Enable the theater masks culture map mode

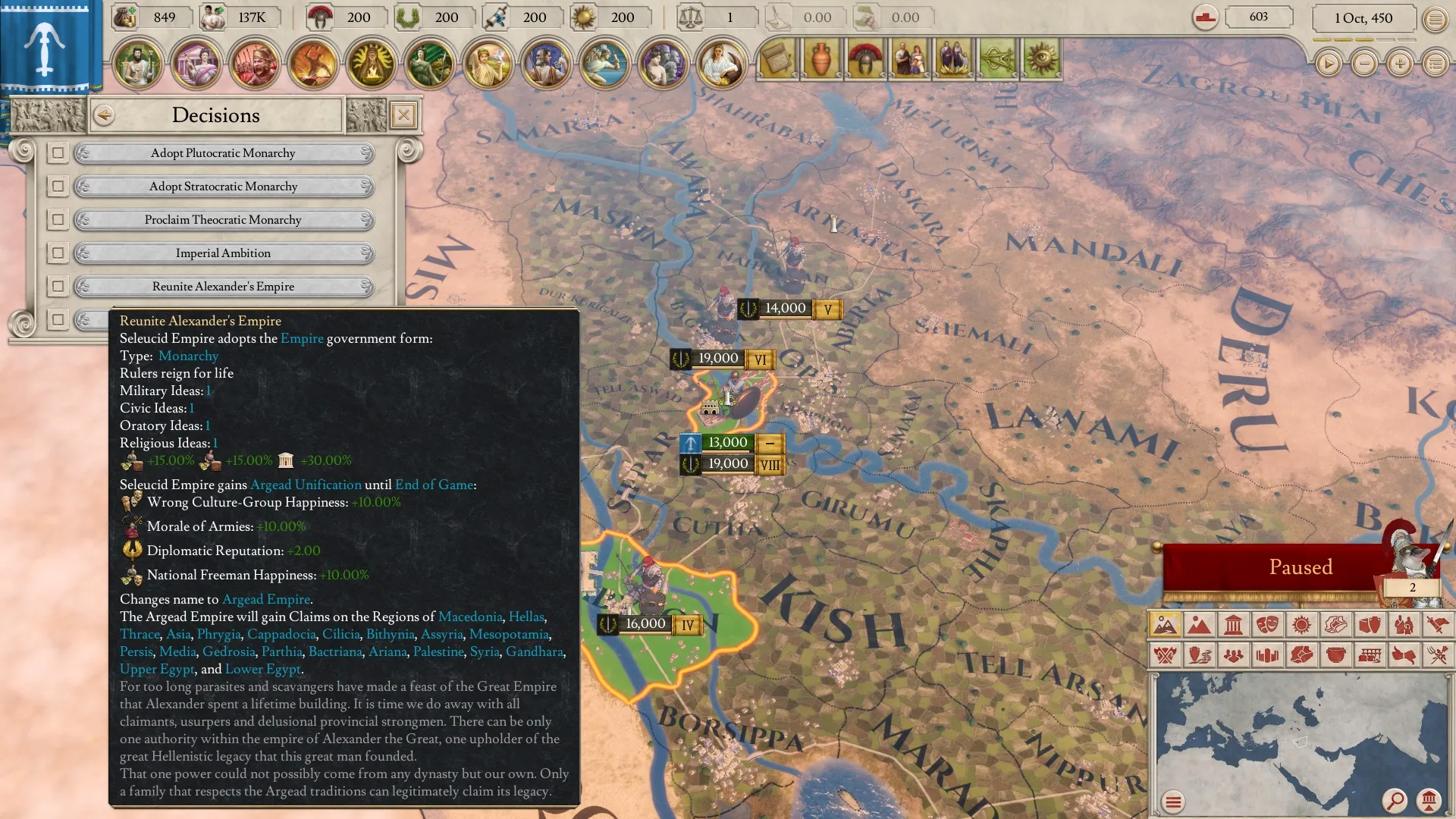1267,626
